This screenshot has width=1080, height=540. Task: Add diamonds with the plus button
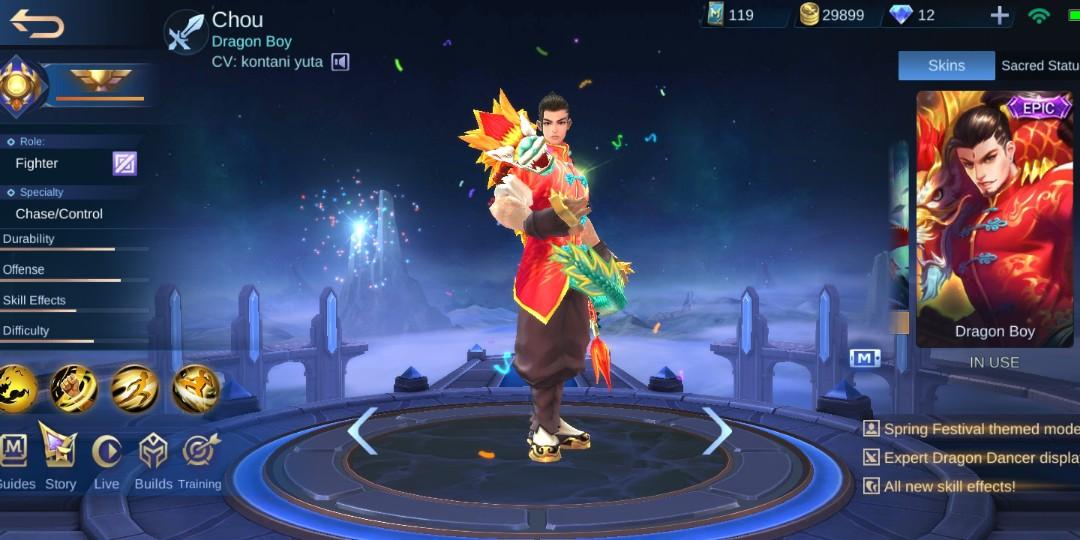tap(999, 15)
